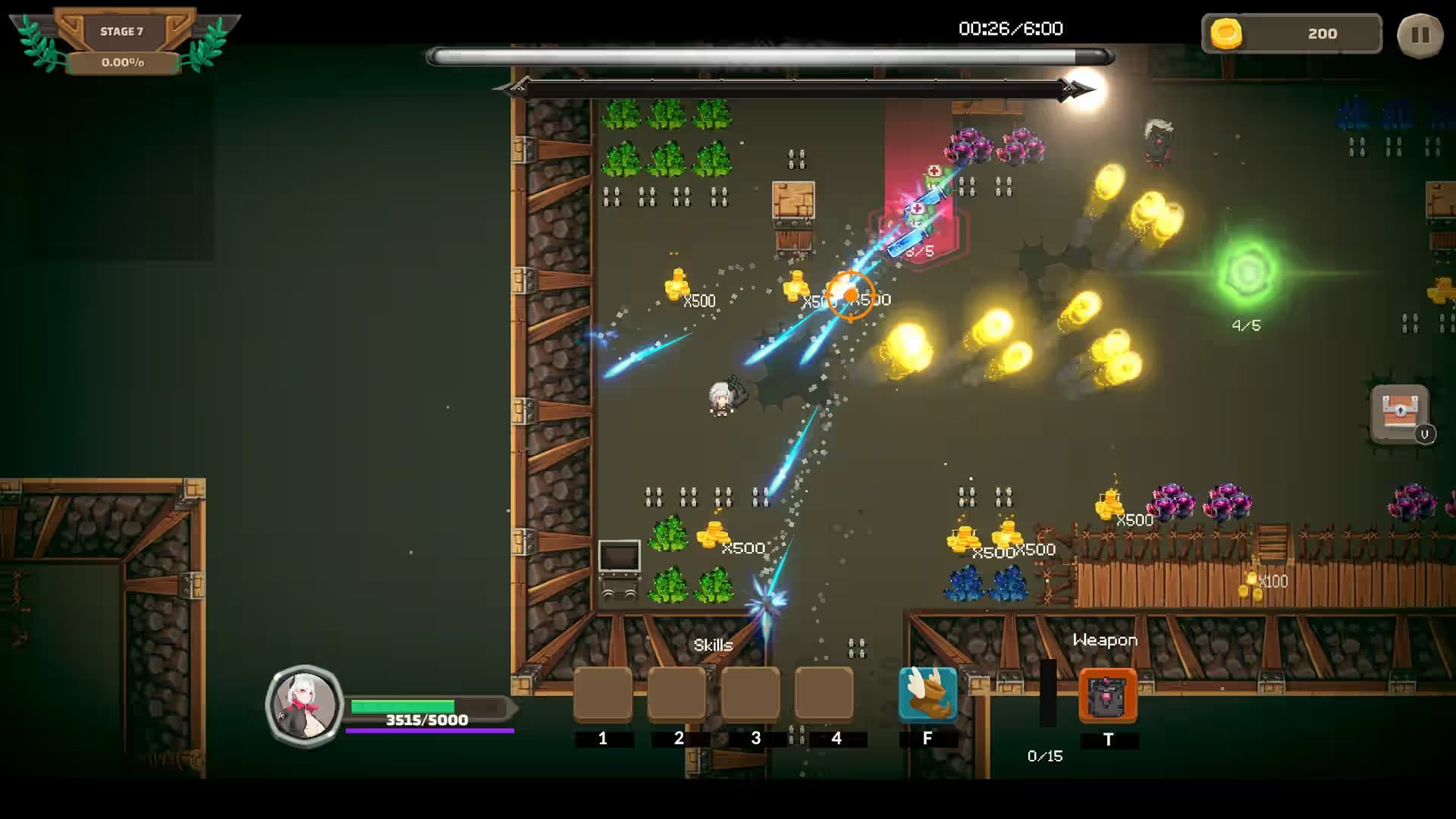Pause the game with the pause button
The image size is (1456, 819).
1420,35
